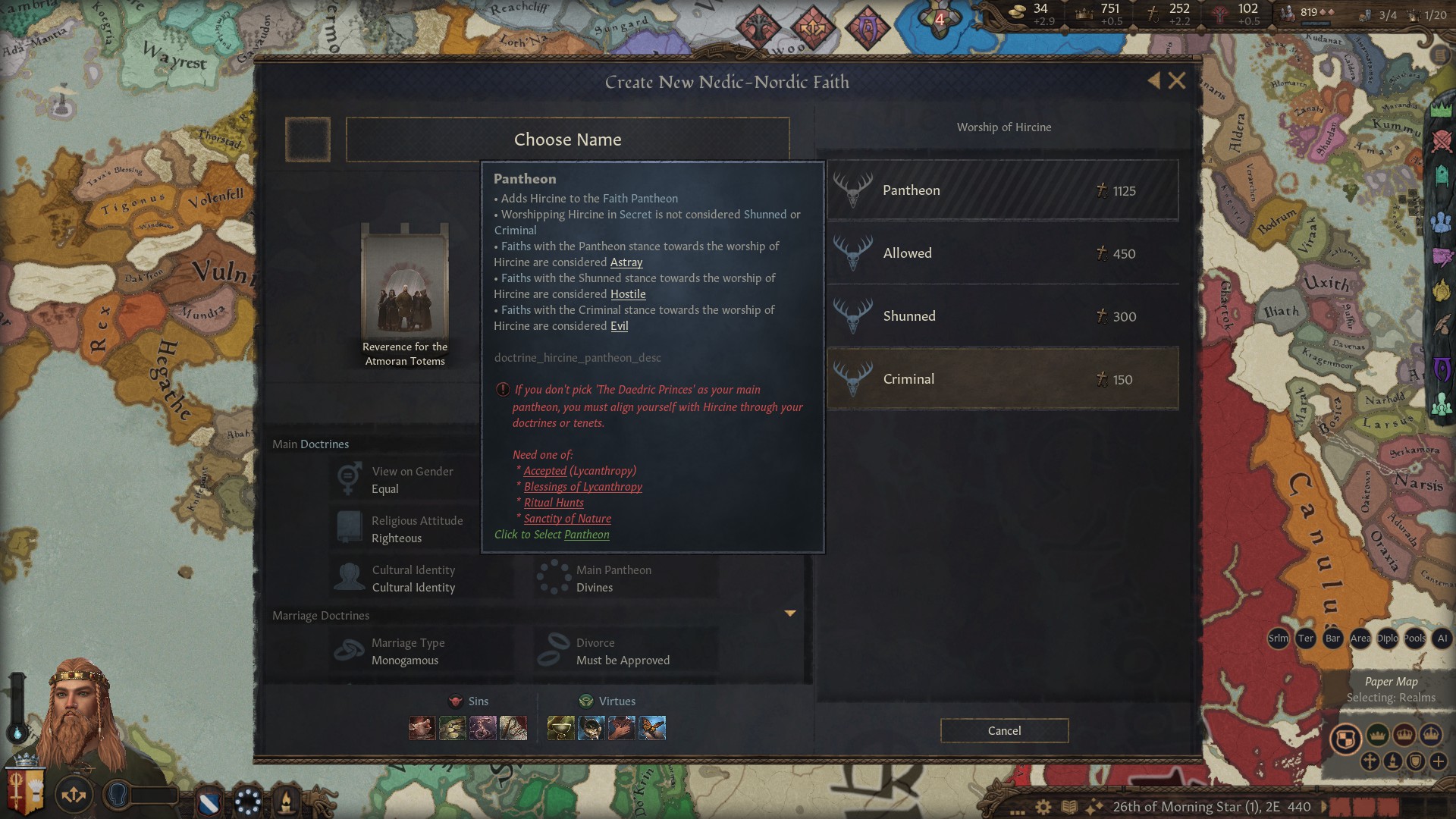Click the Virtues halo icon
The image size is (1456, 819).
pyautogui.click(x=585, y=701)
